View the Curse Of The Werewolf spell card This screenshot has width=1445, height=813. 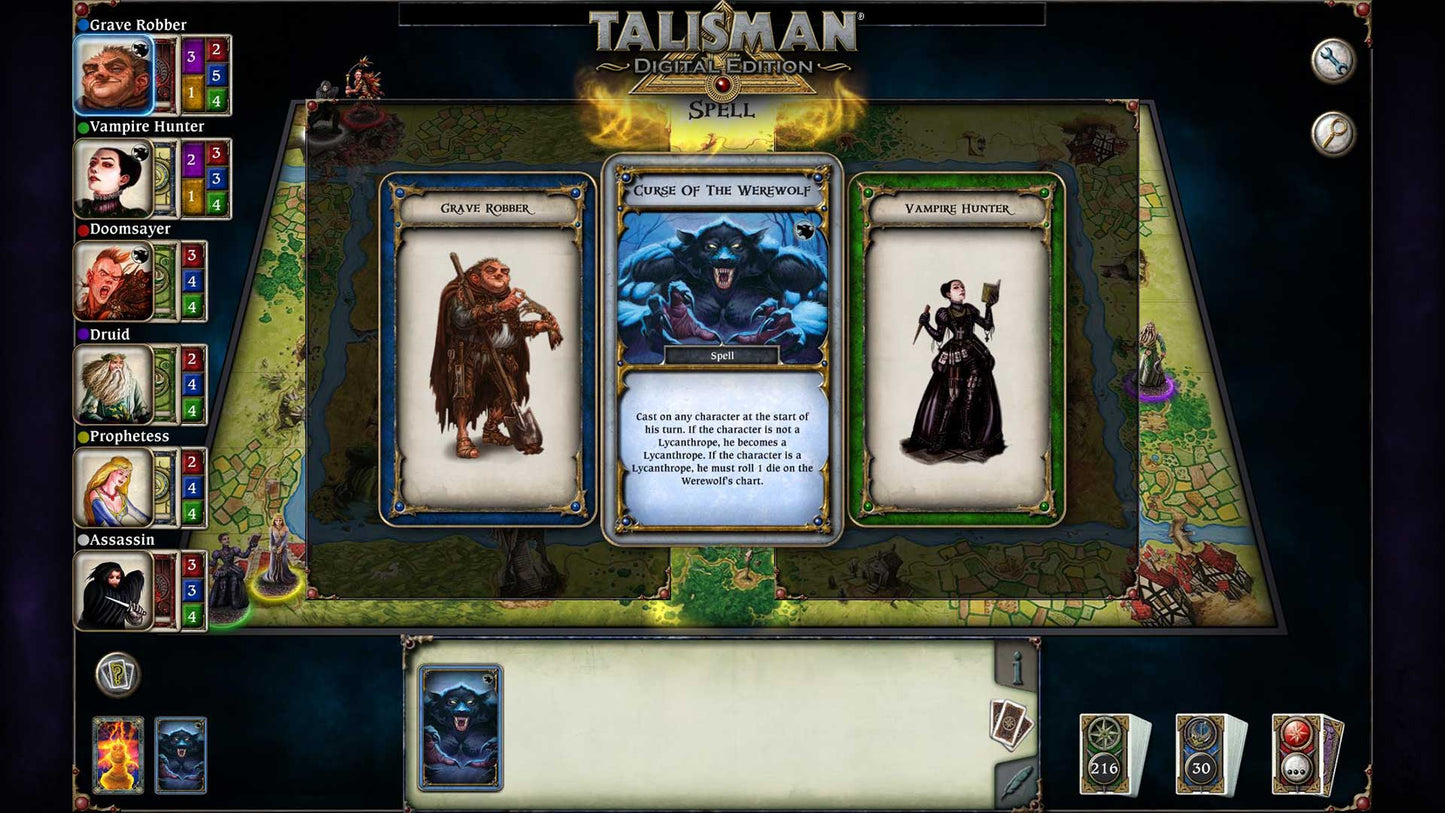[x=722, y=350]
